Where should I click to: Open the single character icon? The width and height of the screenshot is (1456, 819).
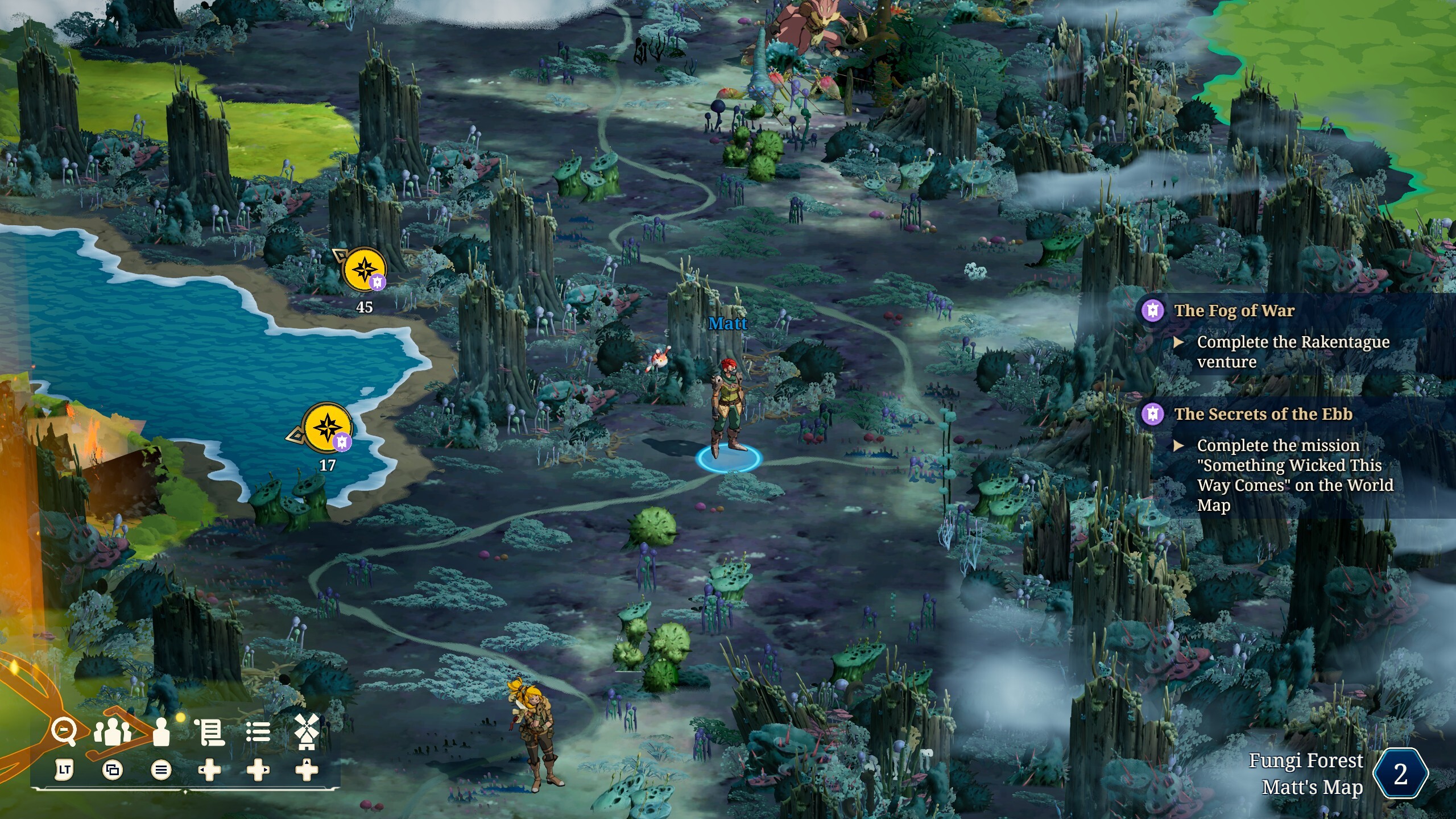click(162, 732)
